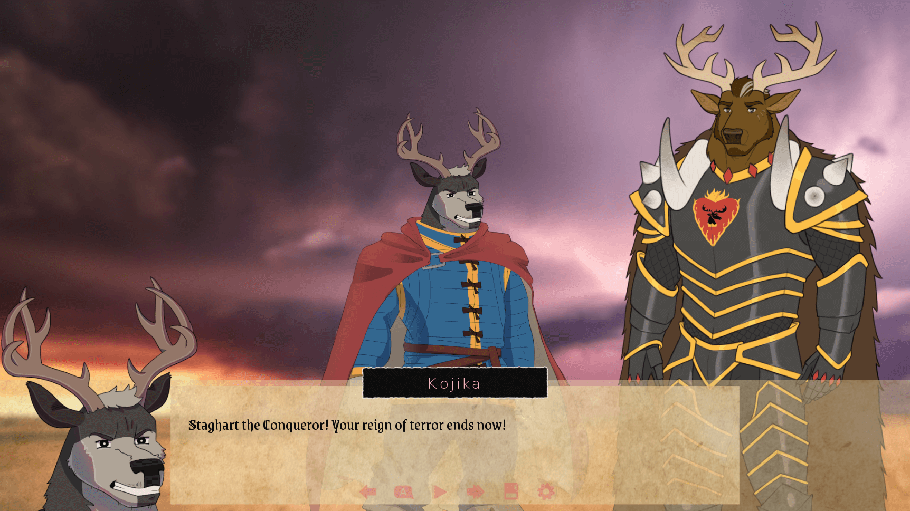This screenshot has width=910, height=511.
Task: Open settings with the gear icon
Action: 546,491
